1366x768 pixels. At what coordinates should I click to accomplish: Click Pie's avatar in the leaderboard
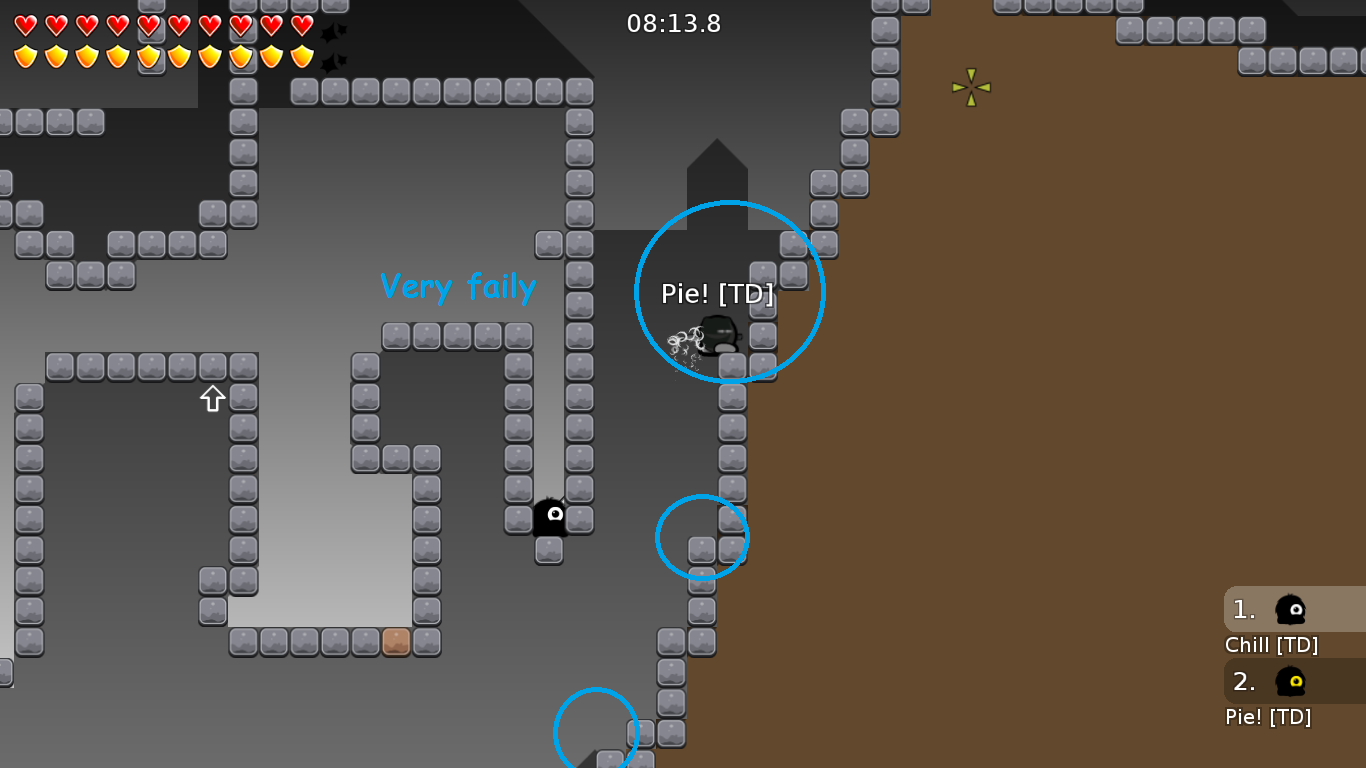tap(1289, 682)
